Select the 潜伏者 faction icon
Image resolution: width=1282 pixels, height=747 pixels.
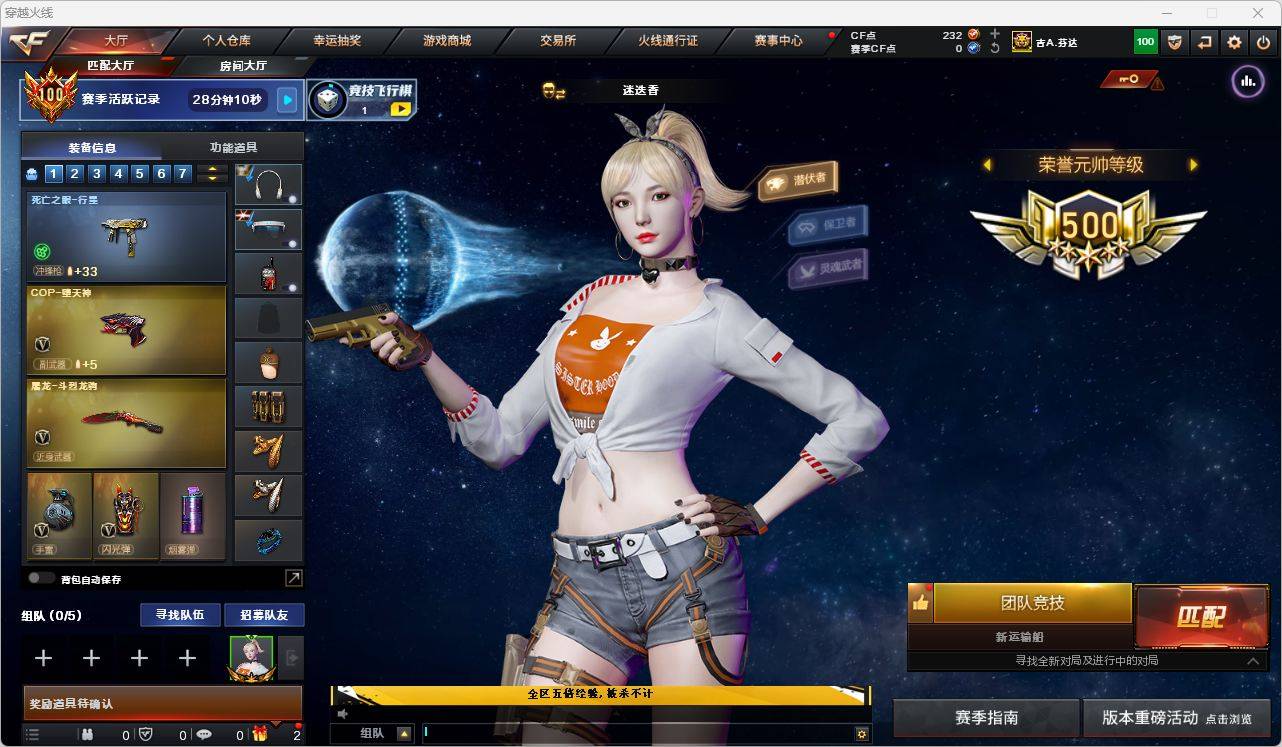(x=798, y=177)
